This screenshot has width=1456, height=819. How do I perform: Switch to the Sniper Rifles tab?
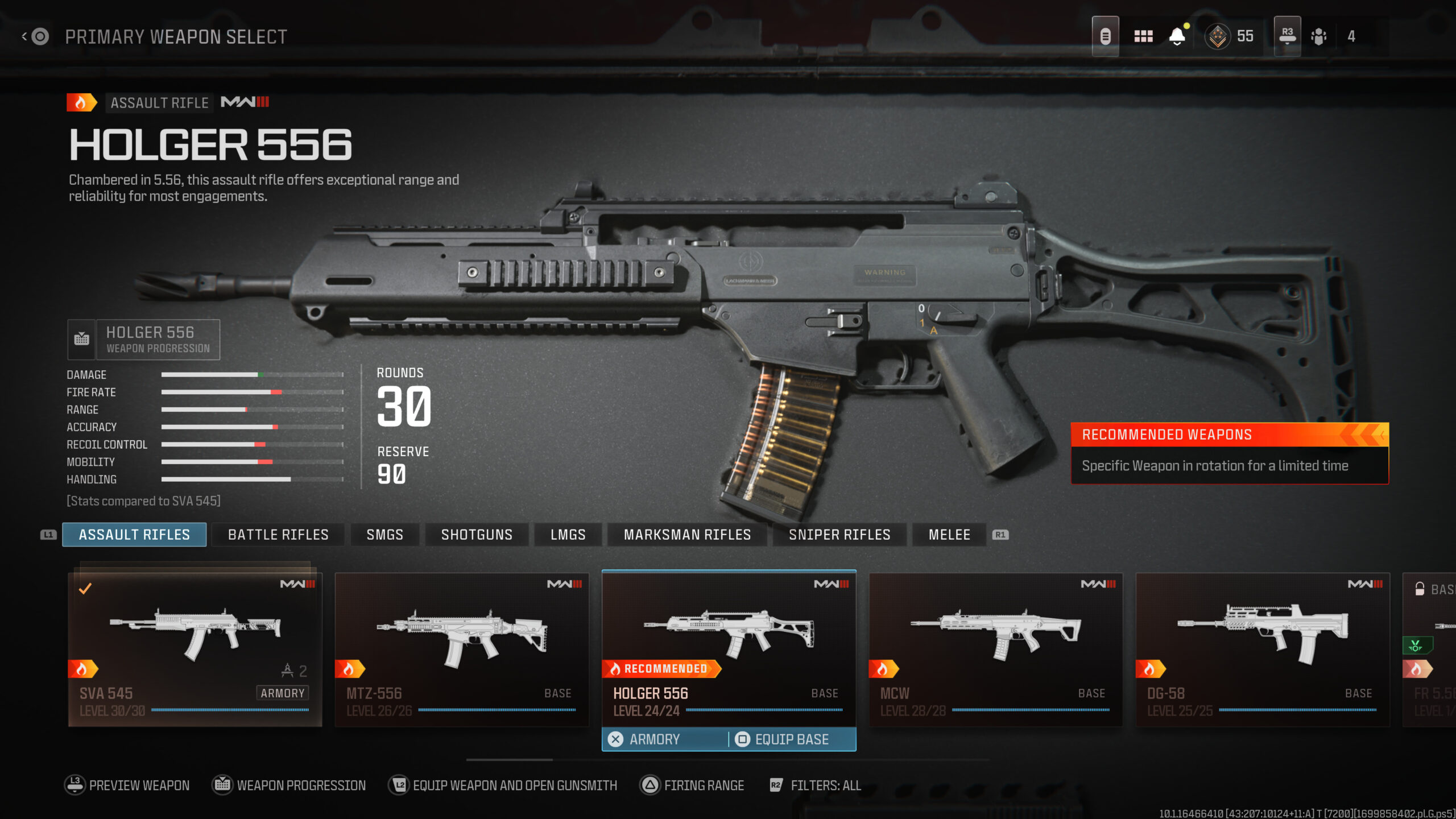click(839, 534)
